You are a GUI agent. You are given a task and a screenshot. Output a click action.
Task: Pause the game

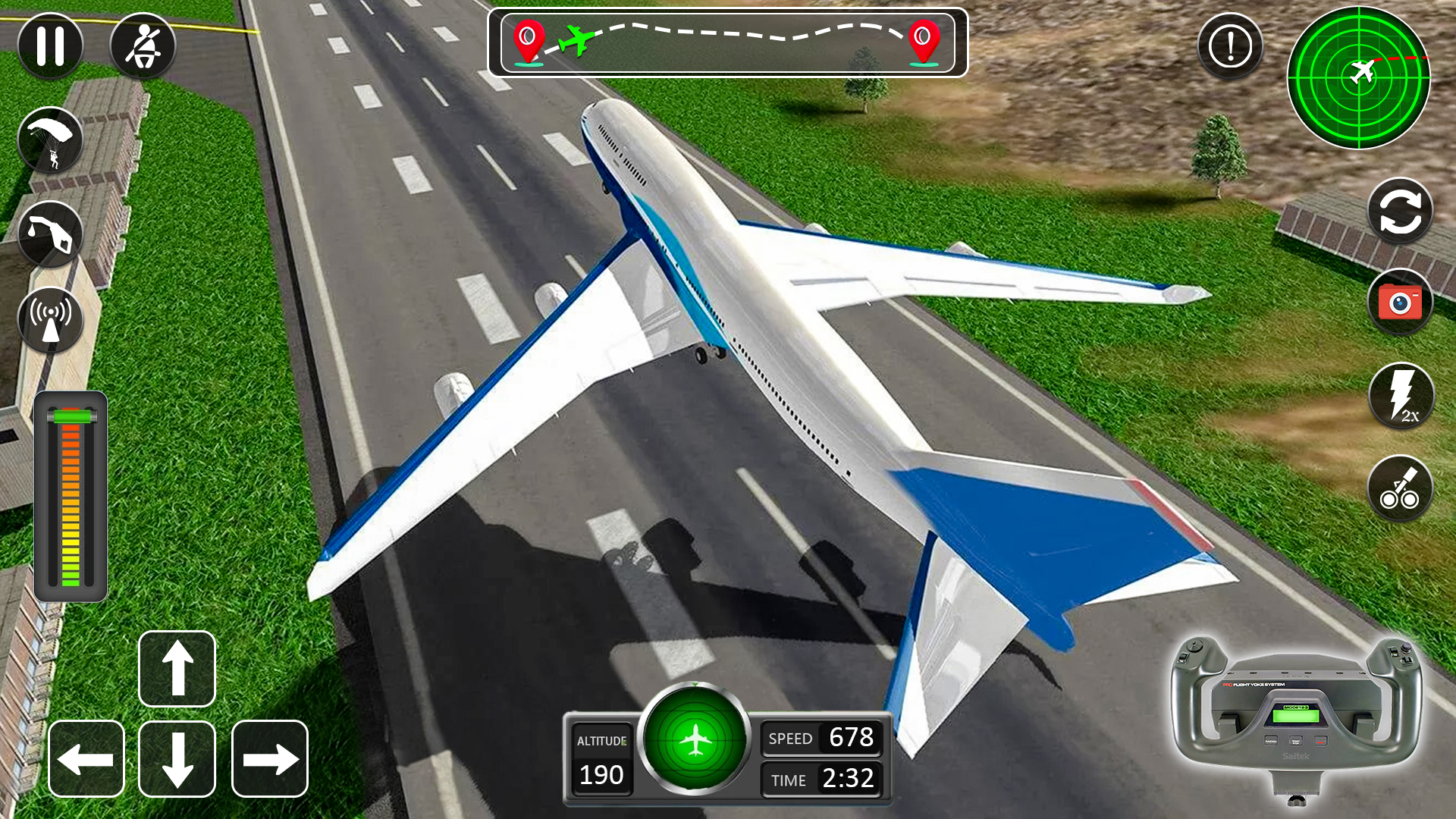(50, 45)
